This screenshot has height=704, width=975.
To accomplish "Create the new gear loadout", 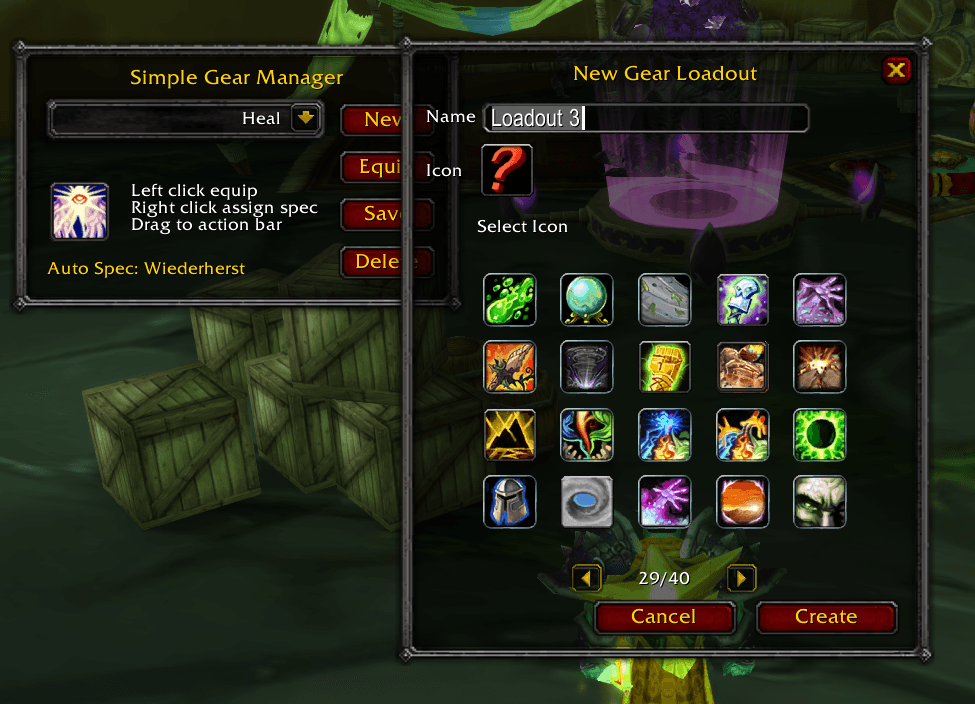I will [826, 617].
